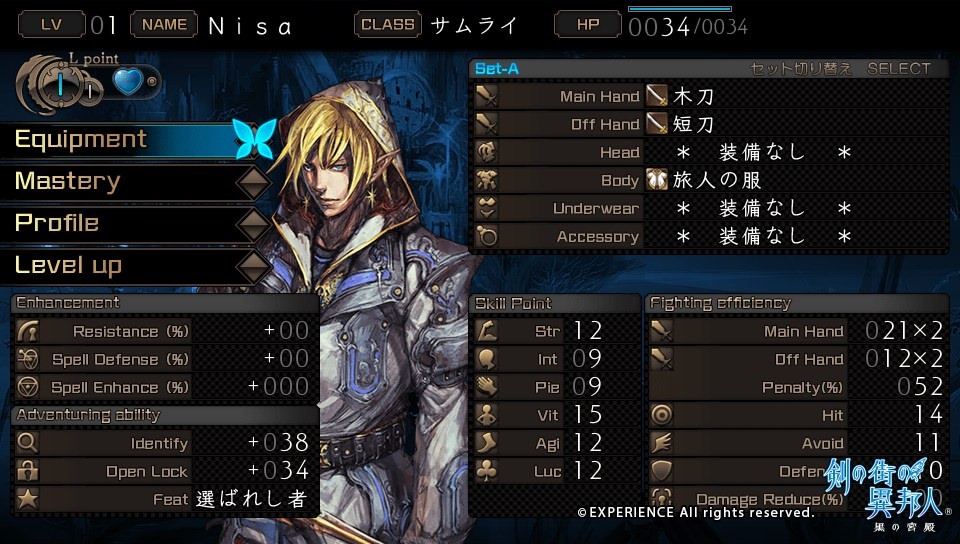Select the empty Accessory slot

(708, 237)
